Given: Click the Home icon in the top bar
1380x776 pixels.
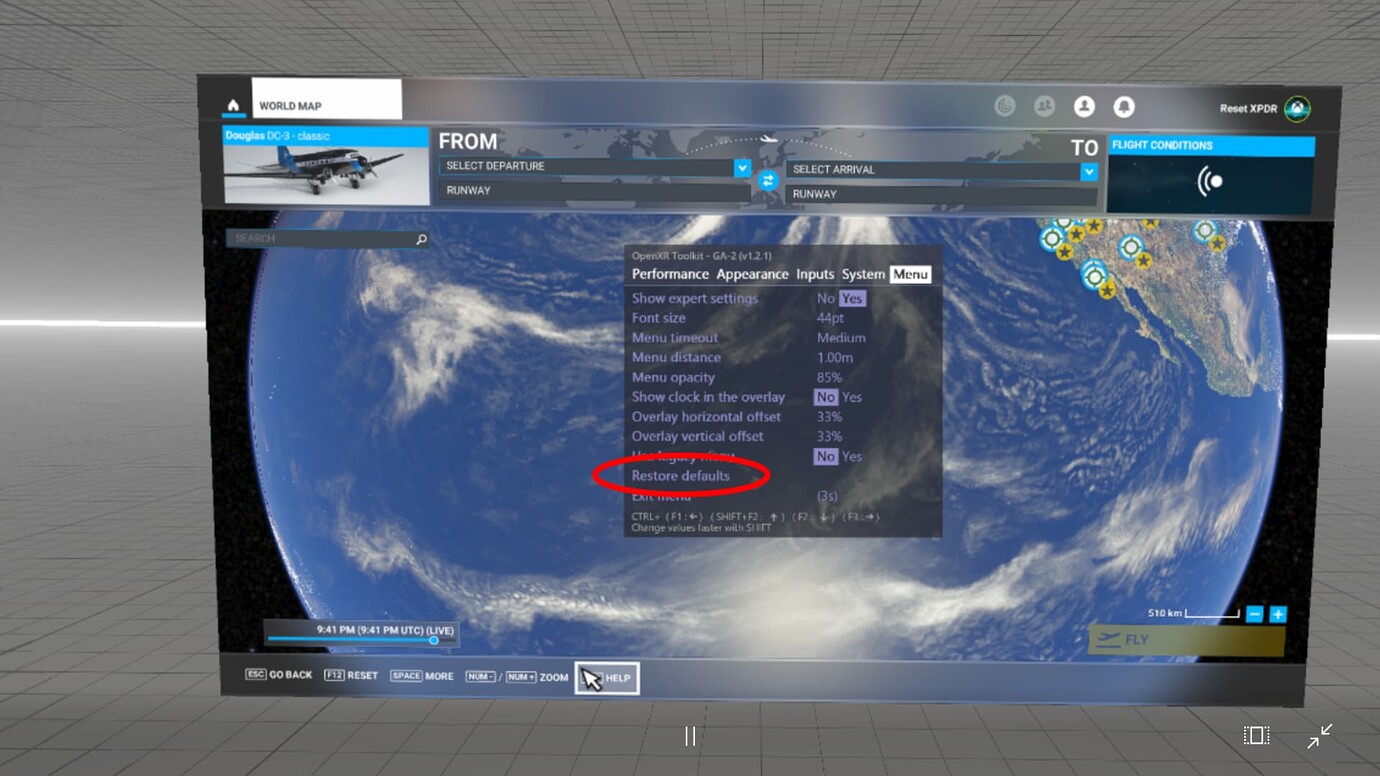Looking at the screenshot, I should (233, 105).
